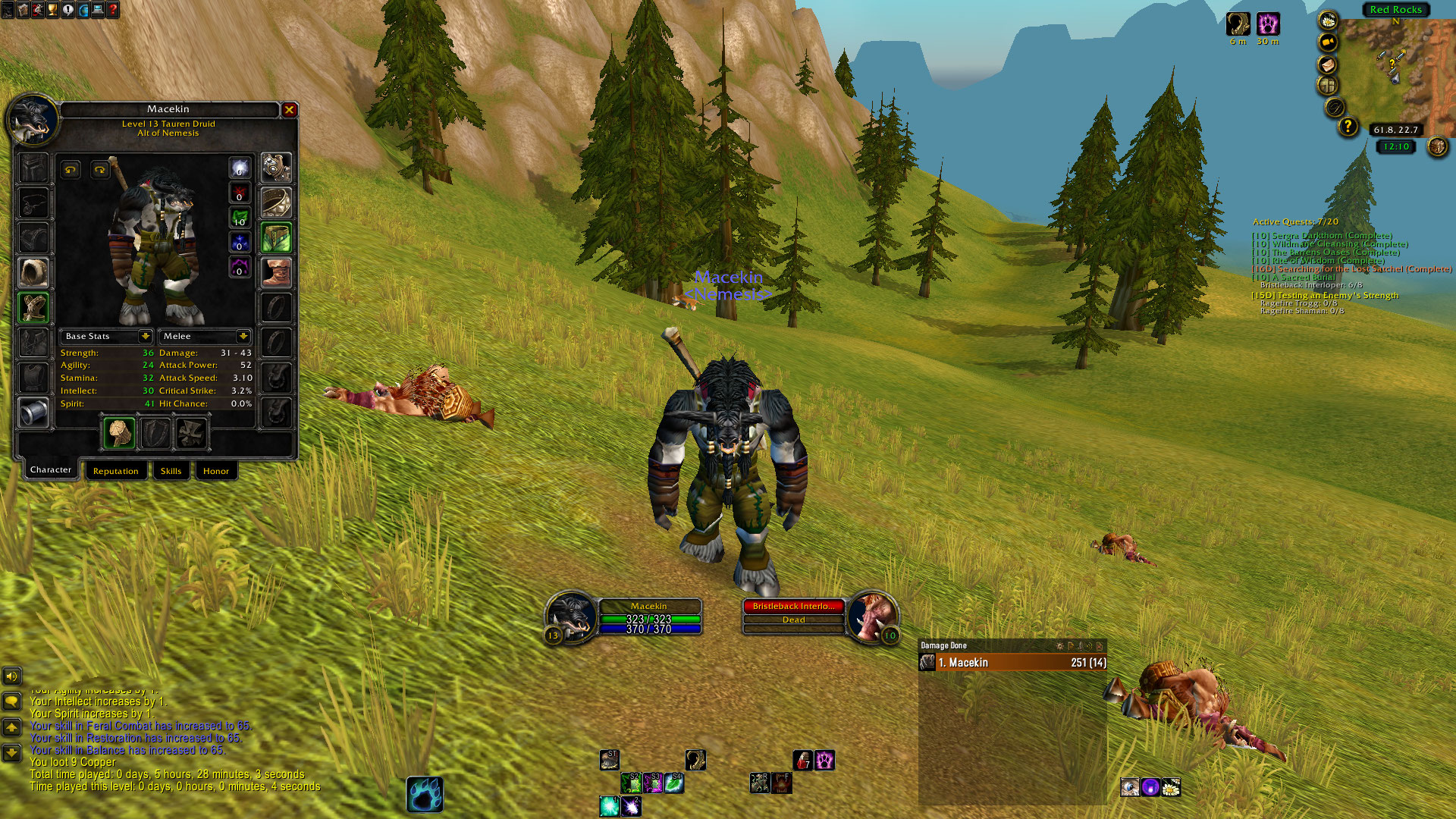
Task: Open the Melee stats dropdown
Action: [243, 336]
